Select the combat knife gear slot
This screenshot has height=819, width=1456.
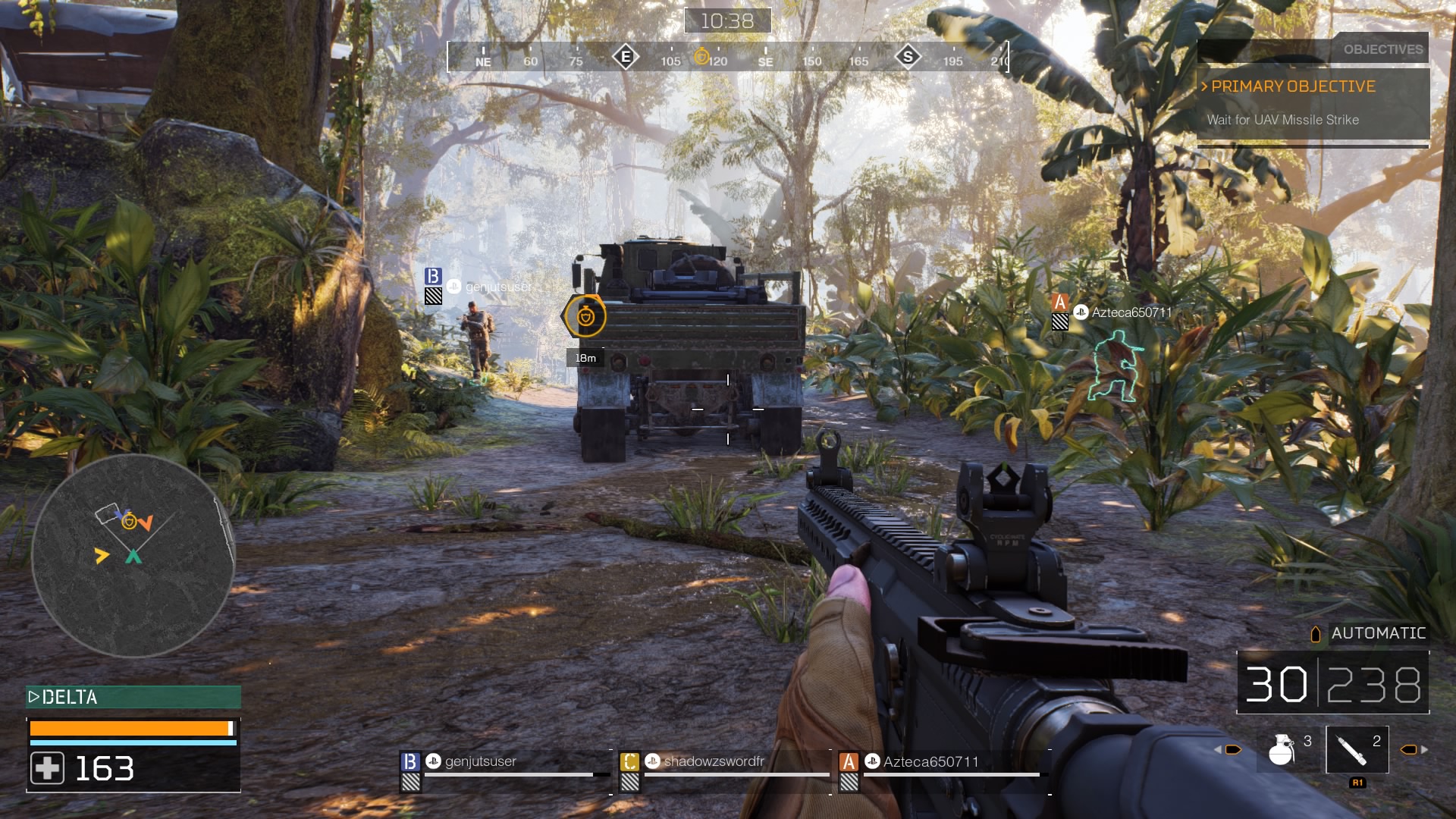[x=1356, y=749]
